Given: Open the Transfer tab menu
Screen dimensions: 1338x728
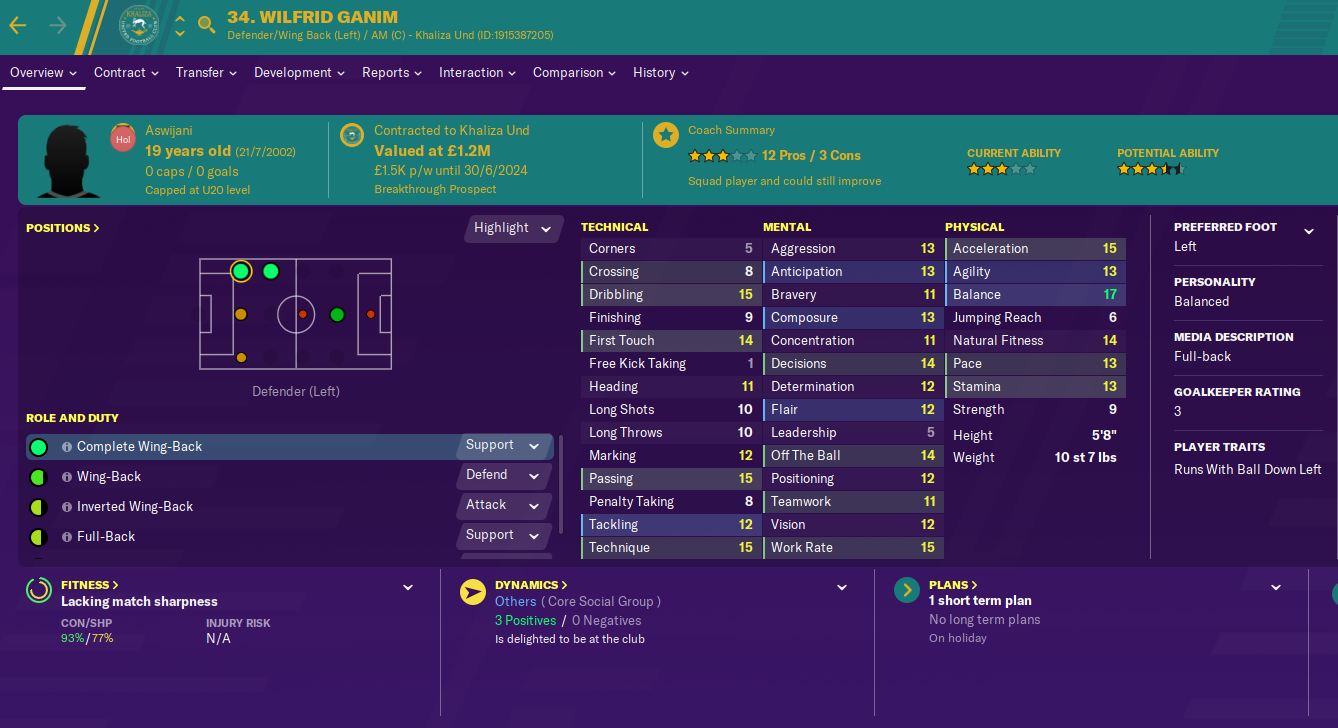Looking at the screenshot, I should (206, 73).
